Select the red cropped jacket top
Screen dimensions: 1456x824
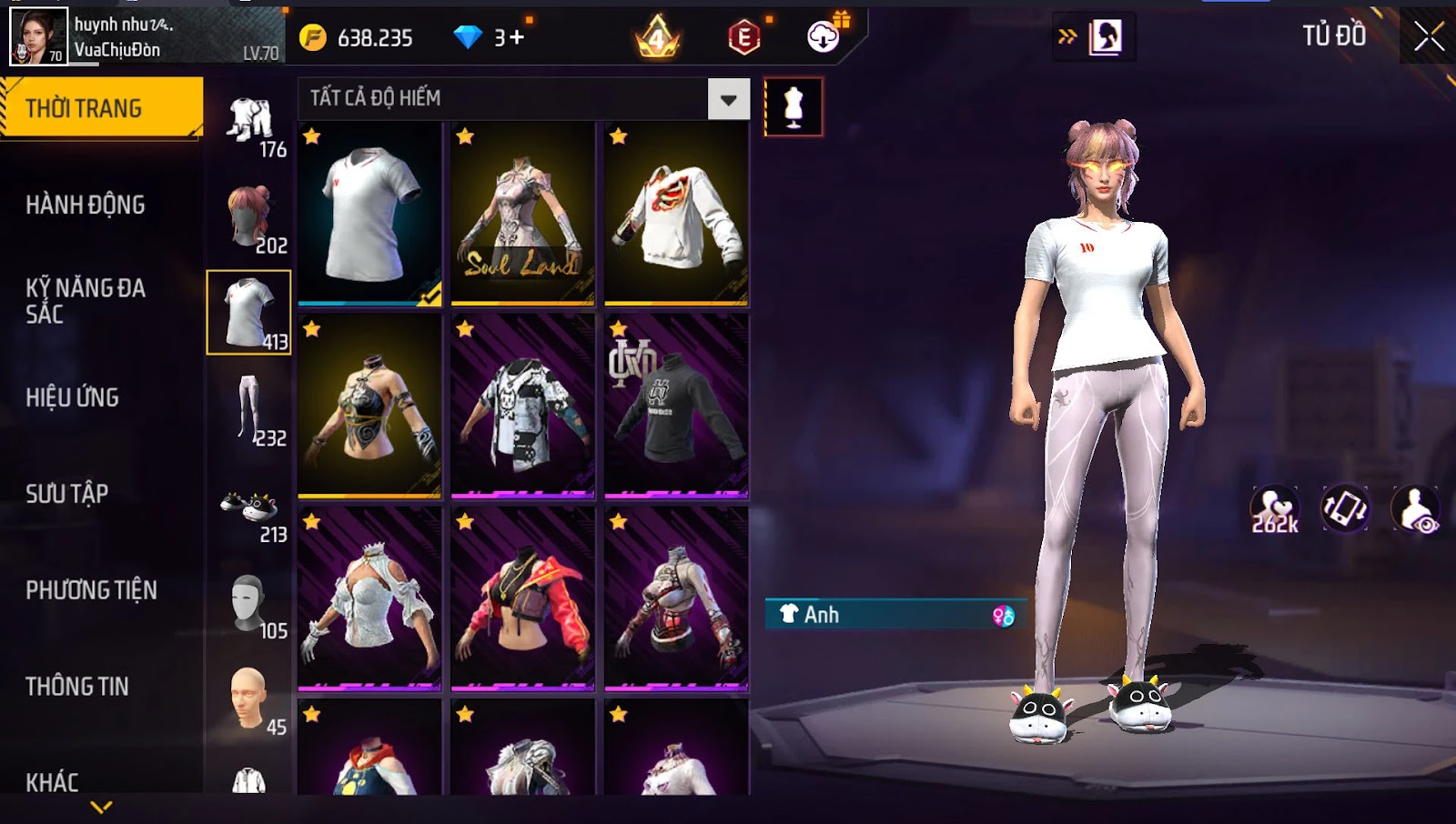point(522,598)
